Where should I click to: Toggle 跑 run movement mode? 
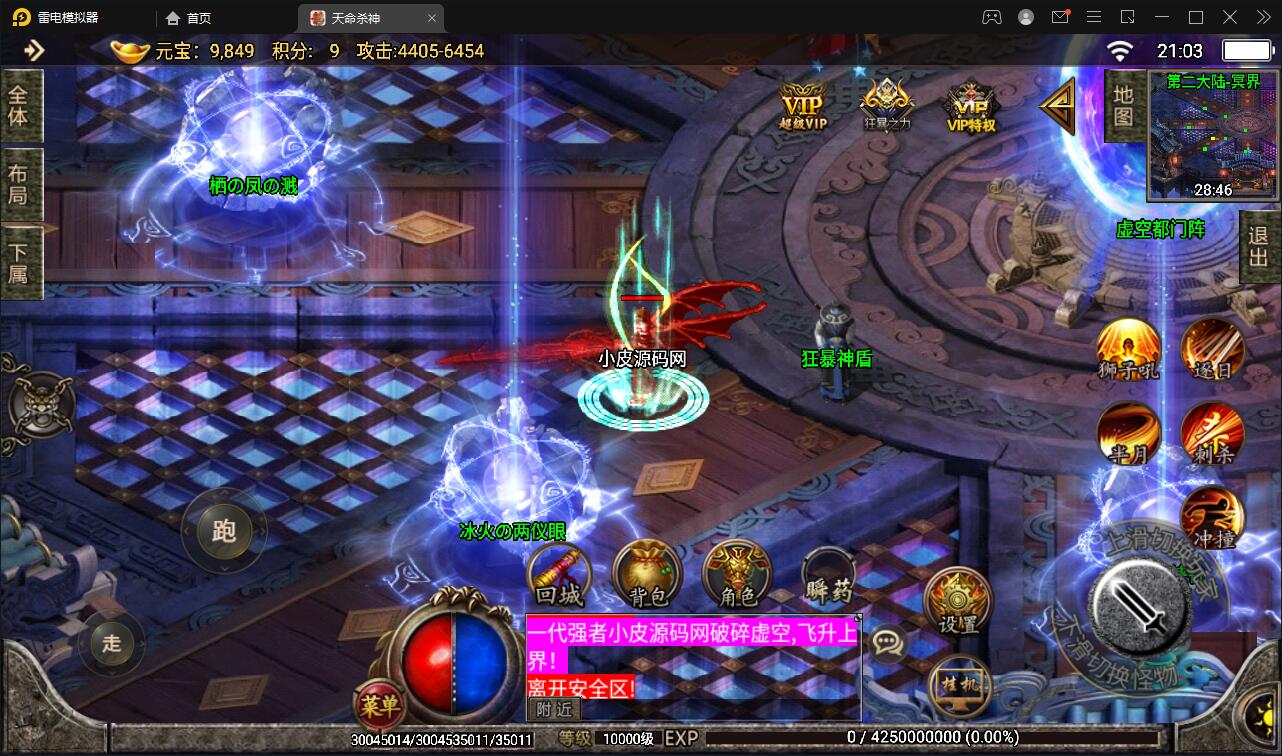pyautogui.click(x=224, y=533)
